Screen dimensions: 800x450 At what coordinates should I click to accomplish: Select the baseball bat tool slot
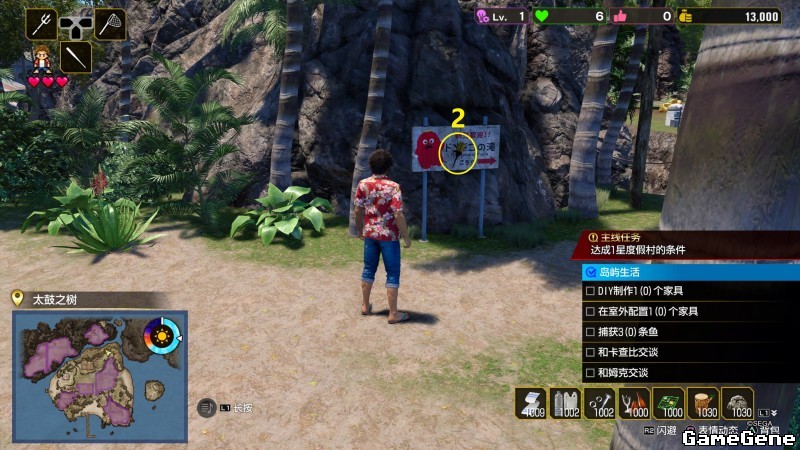tap(76, 56)
